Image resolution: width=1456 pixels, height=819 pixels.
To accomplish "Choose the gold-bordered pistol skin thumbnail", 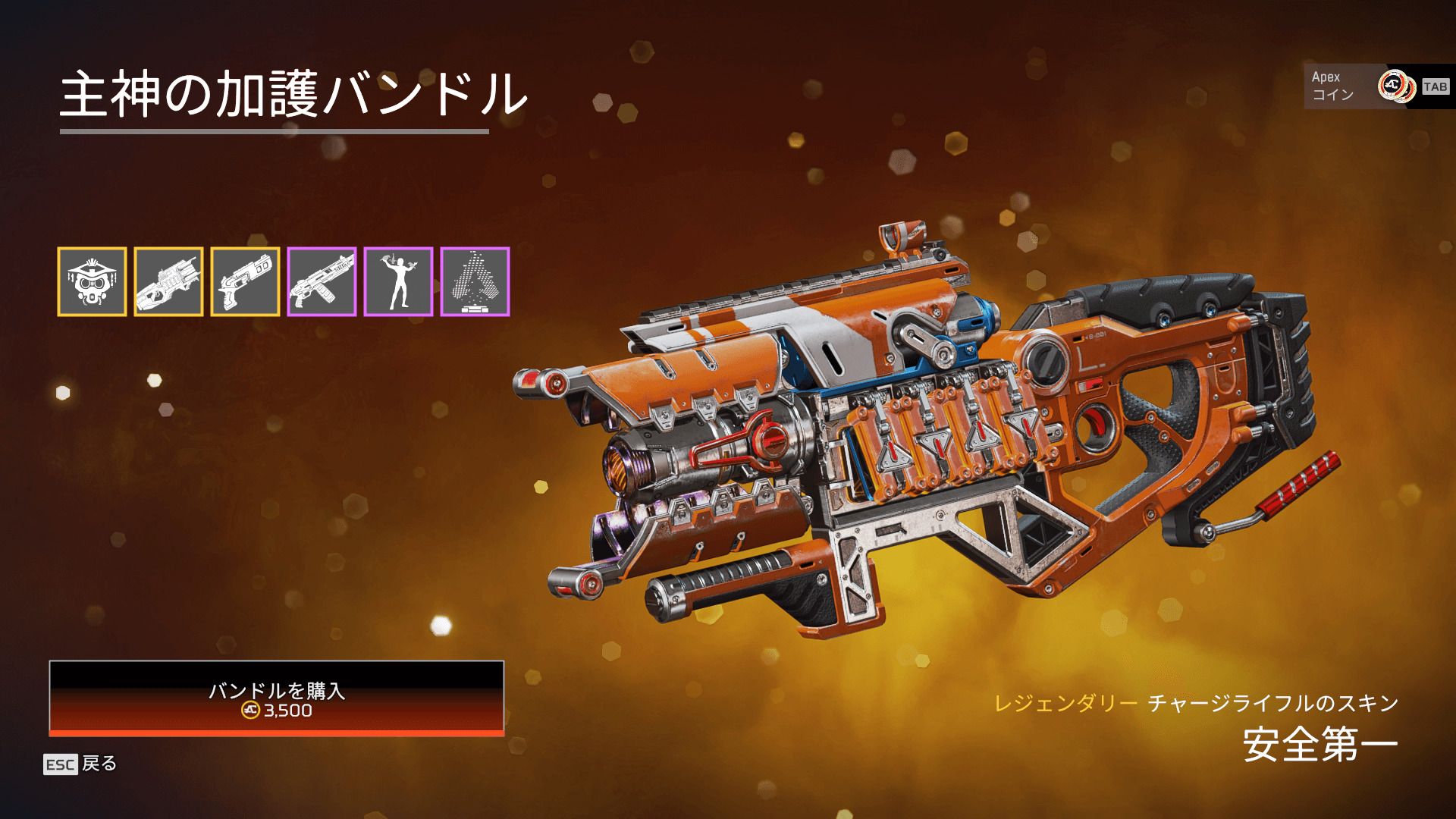I will tap(245, 281).
